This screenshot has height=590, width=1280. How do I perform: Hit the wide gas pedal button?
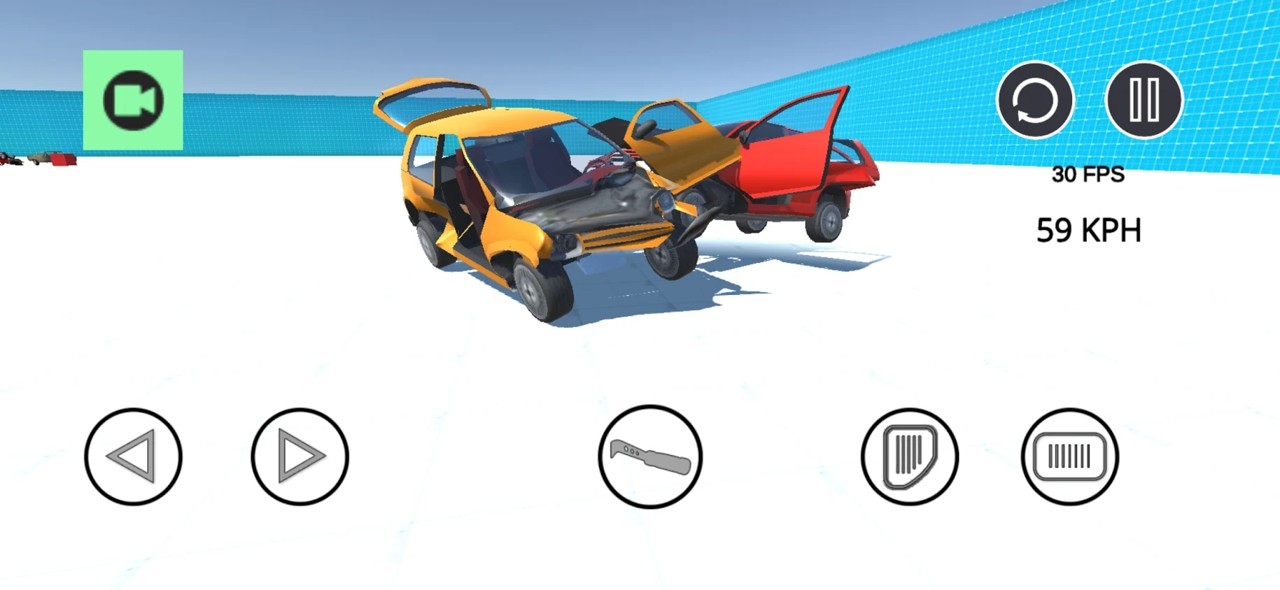click(1070, 456)
